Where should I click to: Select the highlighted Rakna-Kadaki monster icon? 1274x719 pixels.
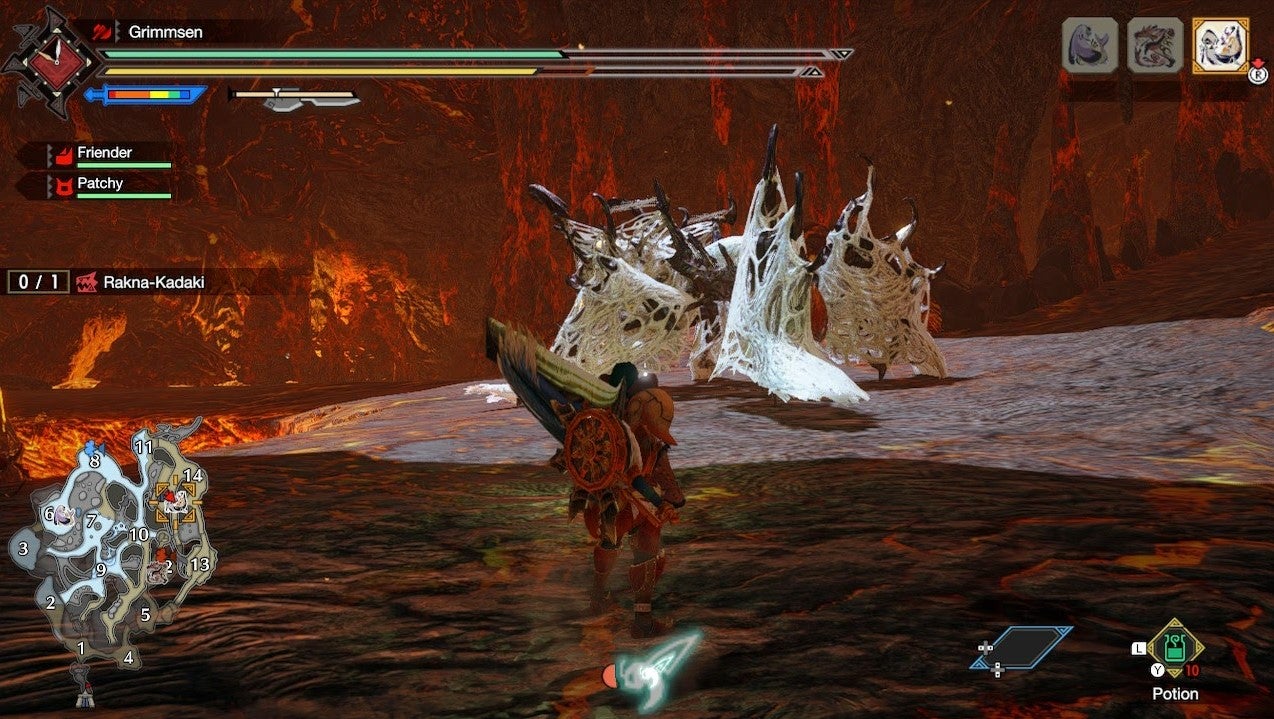[1220, 45]
